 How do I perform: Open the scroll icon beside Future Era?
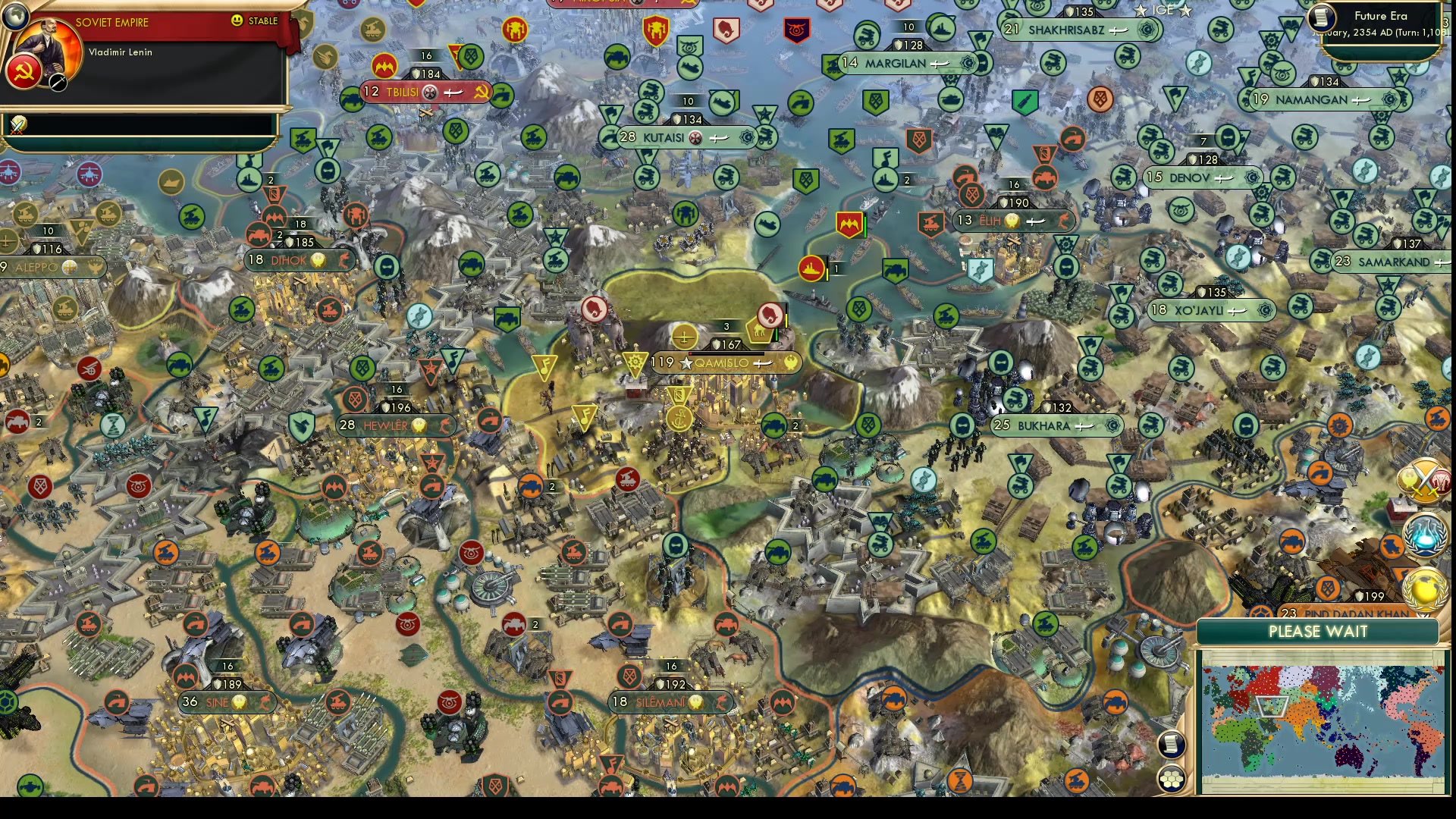coord(1322,17)
